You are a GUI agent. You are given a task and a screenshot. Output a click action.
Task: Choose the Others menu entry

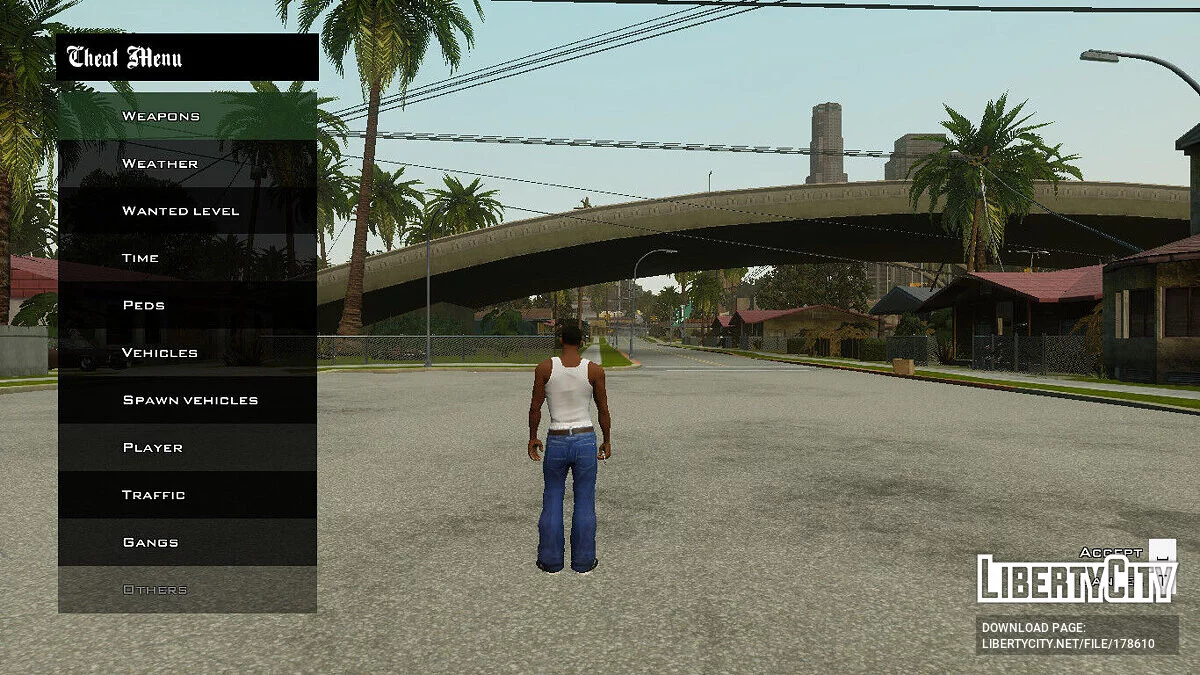(187, 590)
